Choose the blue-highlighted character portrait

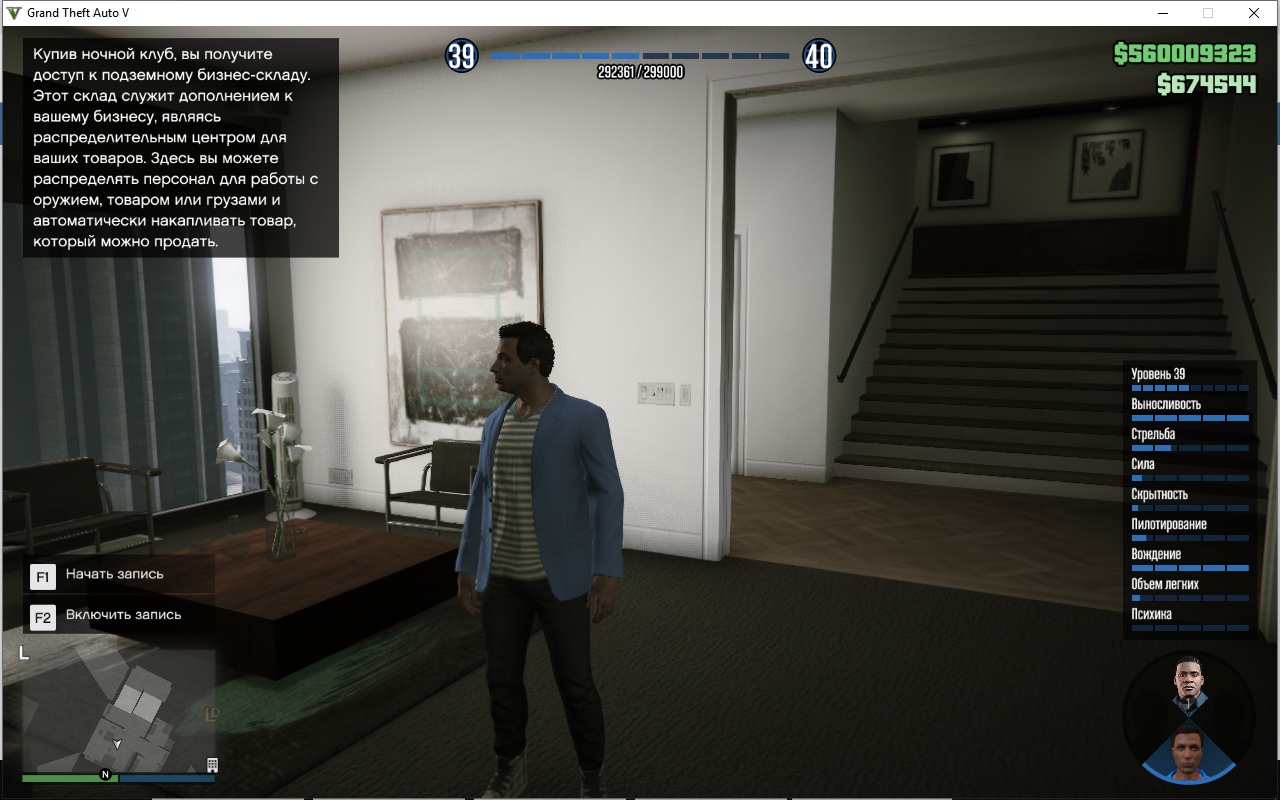(1188, 750)
